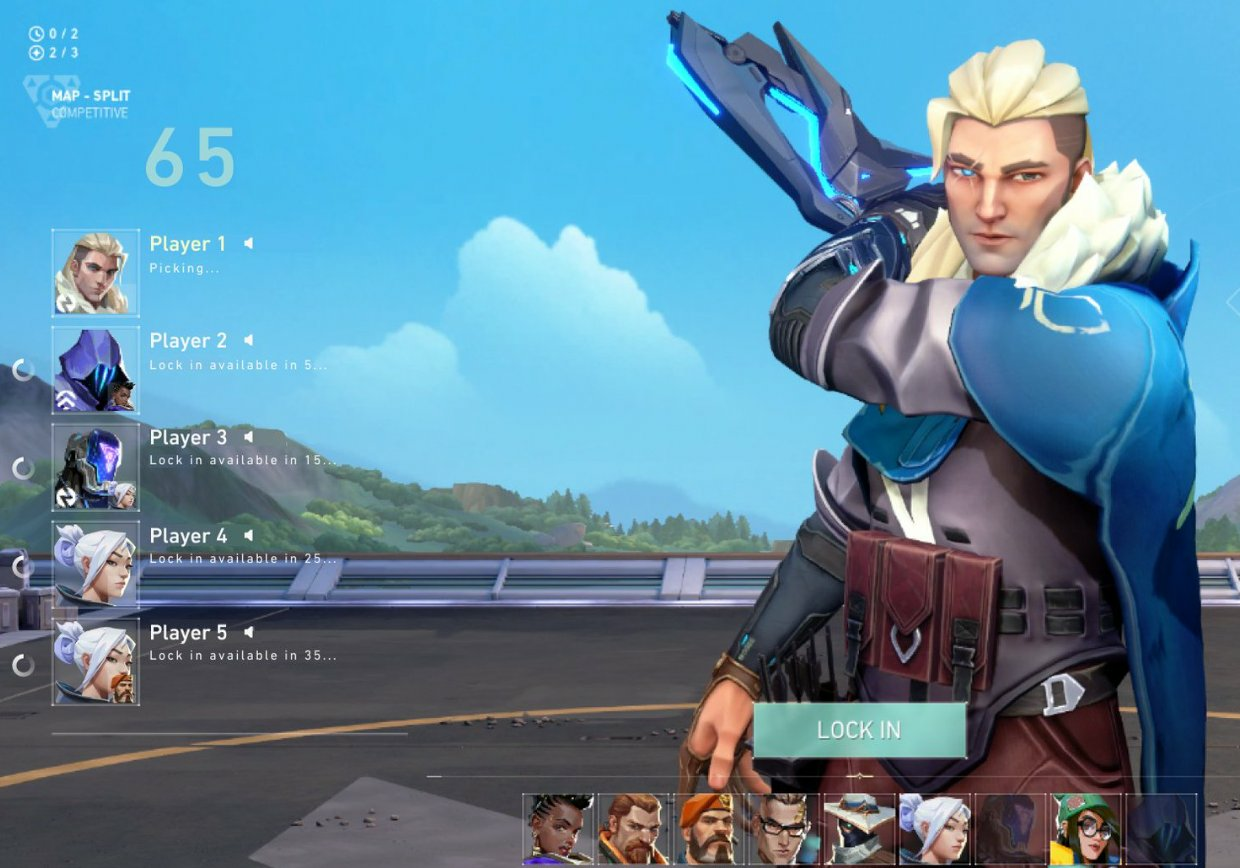The image size is (1240, 868).
Task: Choose Breach from the agent row
Action: pyautogui.click(x=633, y=829)
